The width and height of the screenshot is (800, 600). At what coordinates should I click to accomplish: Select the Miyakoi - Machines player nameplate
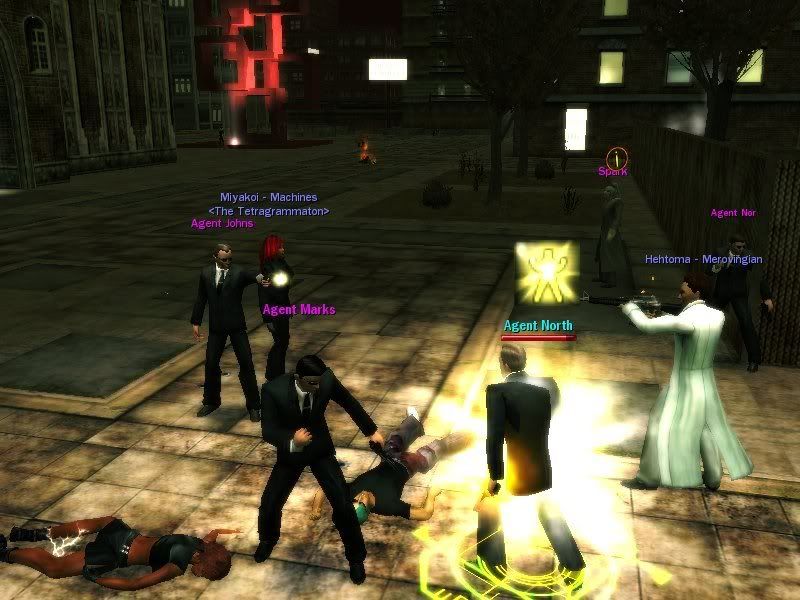269,197
